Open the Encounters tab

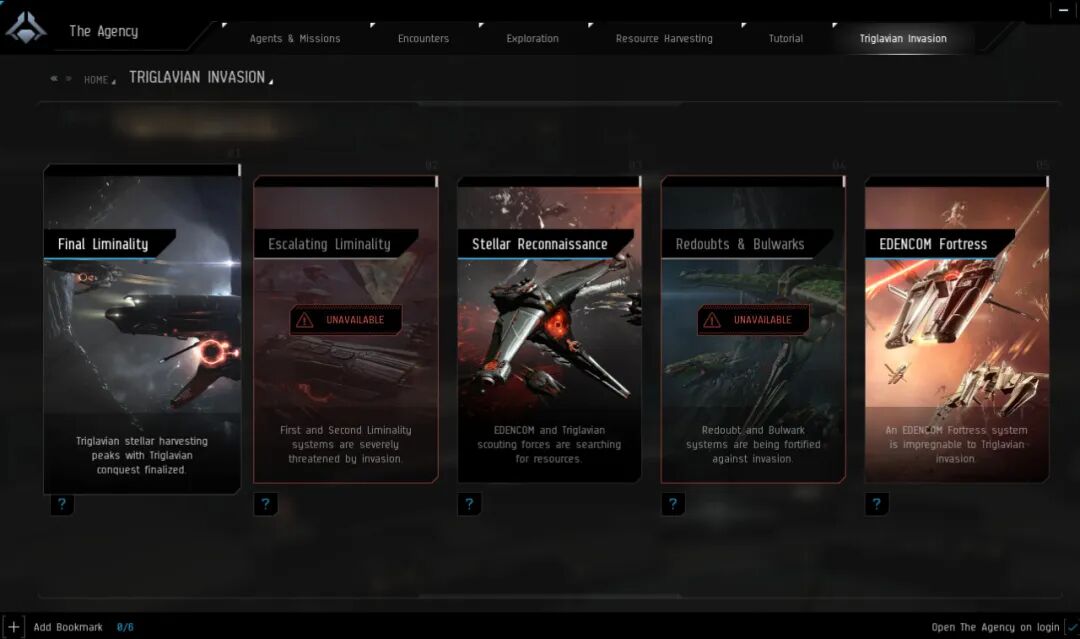tap(423, 39)
